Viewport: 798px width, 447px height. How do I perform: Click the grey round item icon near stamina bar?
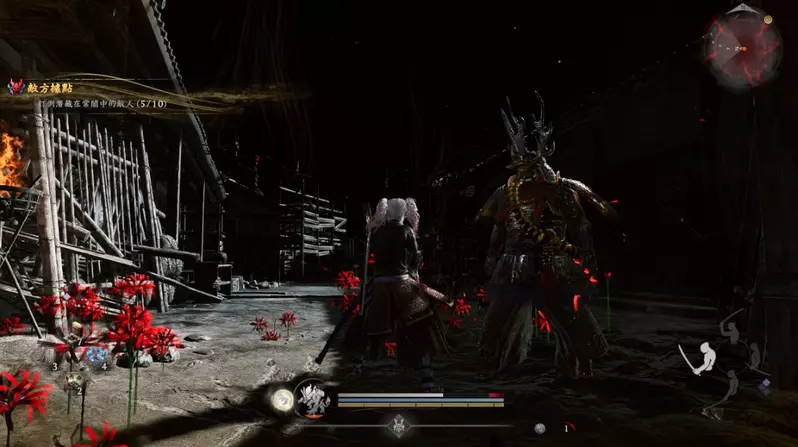coord(540,428)
